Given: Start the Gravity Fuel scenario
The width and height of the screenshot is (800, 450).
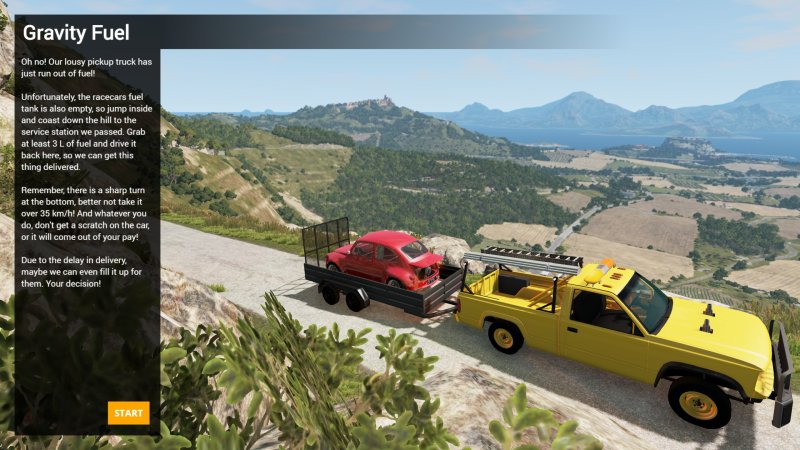Looking at the screenshot, I should [x=128, y=413].
